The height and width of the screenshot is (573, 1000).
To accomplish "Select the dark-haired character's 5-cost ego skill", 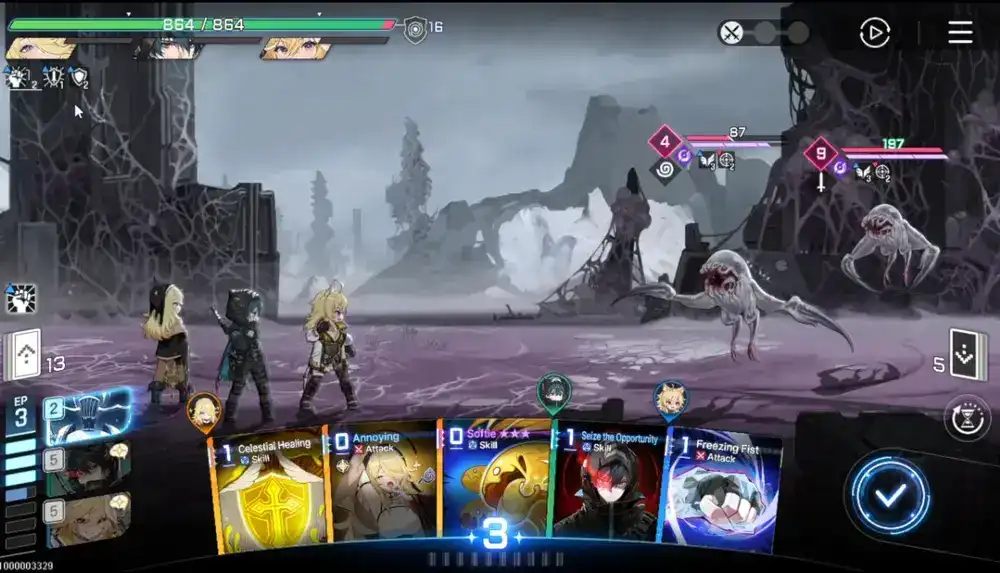I will coord(86,465).
